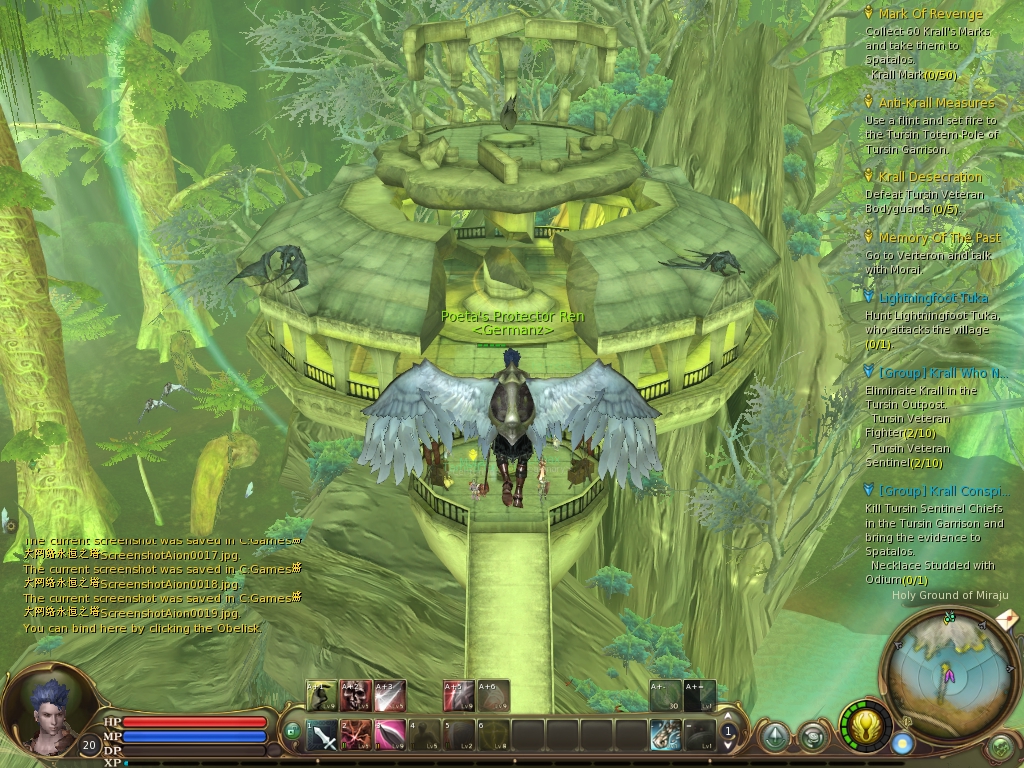Open the Mark Of Revenge quest
Image resolution: width=1024 pixels, height=768 pixels.
click(x=930, y=14)
